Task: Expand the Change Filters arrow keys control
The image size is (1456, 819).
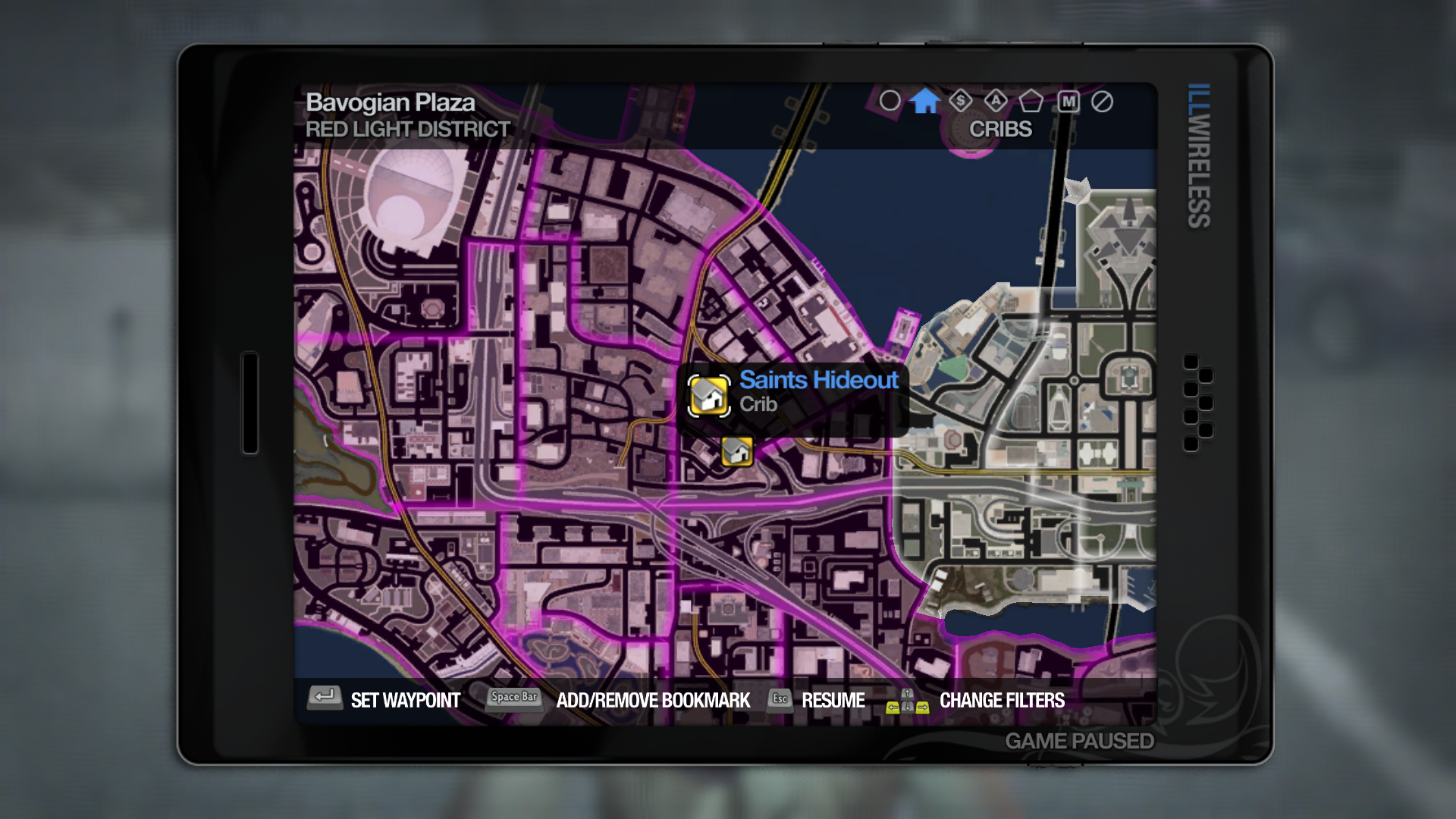Action: click(x=907, y=701)
